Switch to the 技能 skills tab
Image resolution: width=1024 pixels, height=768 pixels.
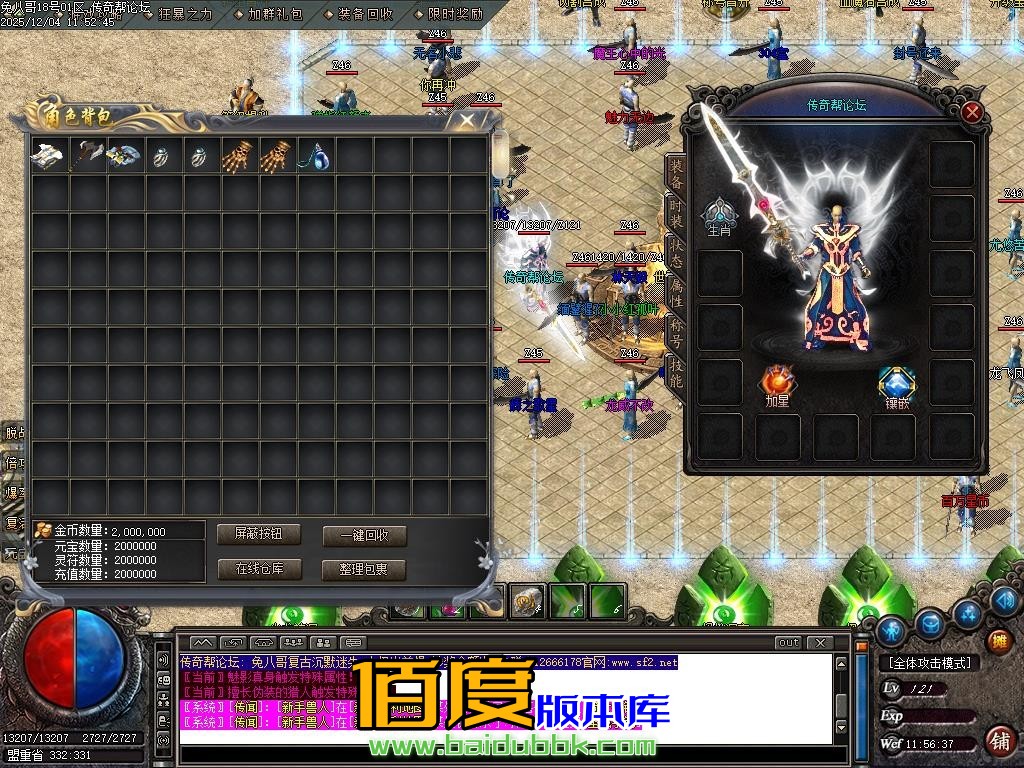coord(676,372)
